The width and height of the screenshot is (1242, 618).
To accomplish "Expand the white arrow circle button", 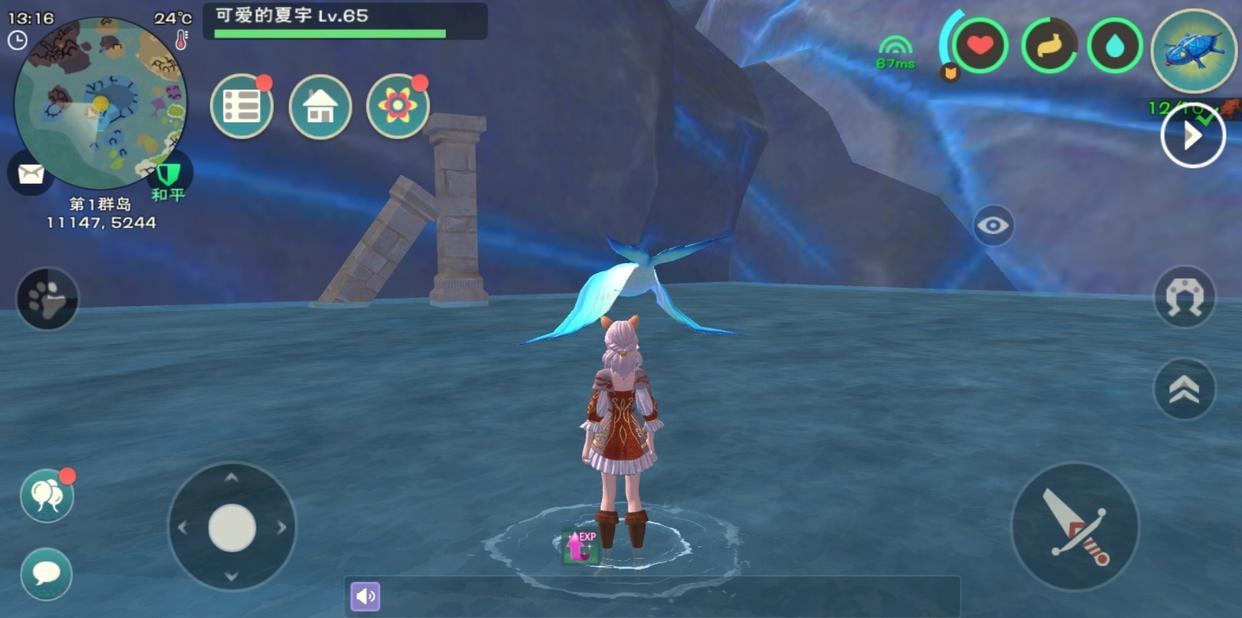I will 1192,135.
